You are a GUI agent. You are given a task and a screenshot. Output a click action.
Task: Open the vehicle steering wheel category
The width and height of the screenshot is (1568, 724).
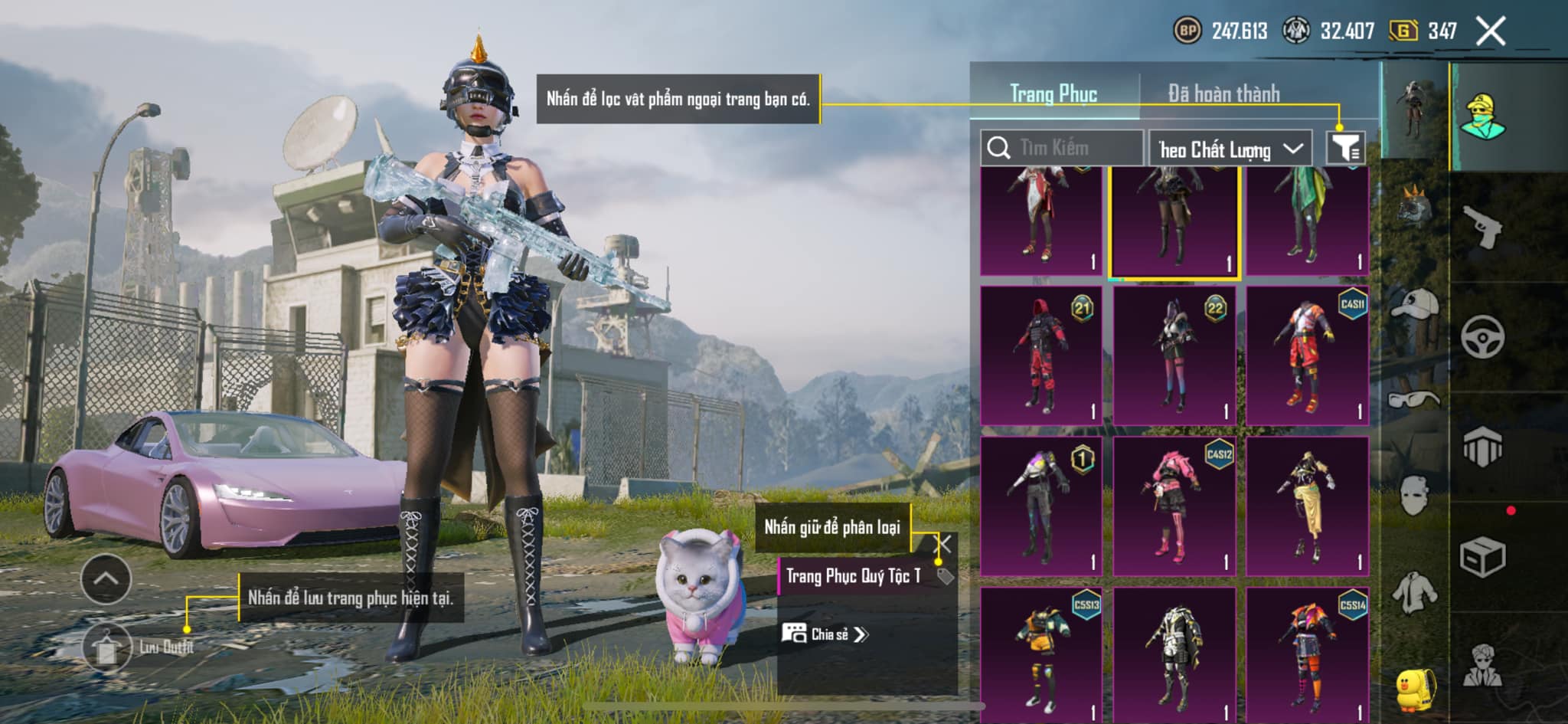pyautogui.click(x=1482, y=337)
